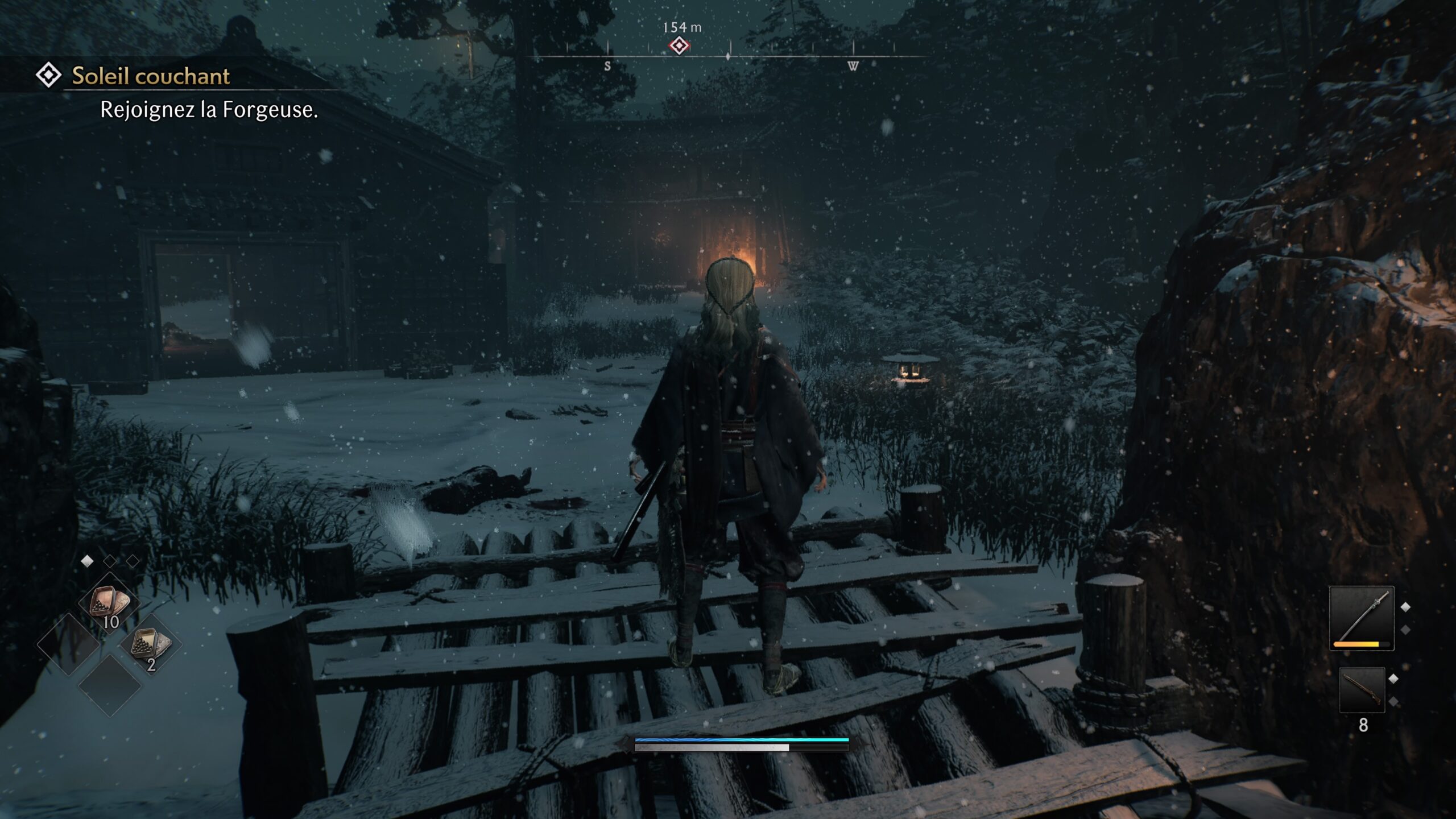Open the Soleil couchant quest tracker
1456x819 pixels.
(x=151, y=76)
